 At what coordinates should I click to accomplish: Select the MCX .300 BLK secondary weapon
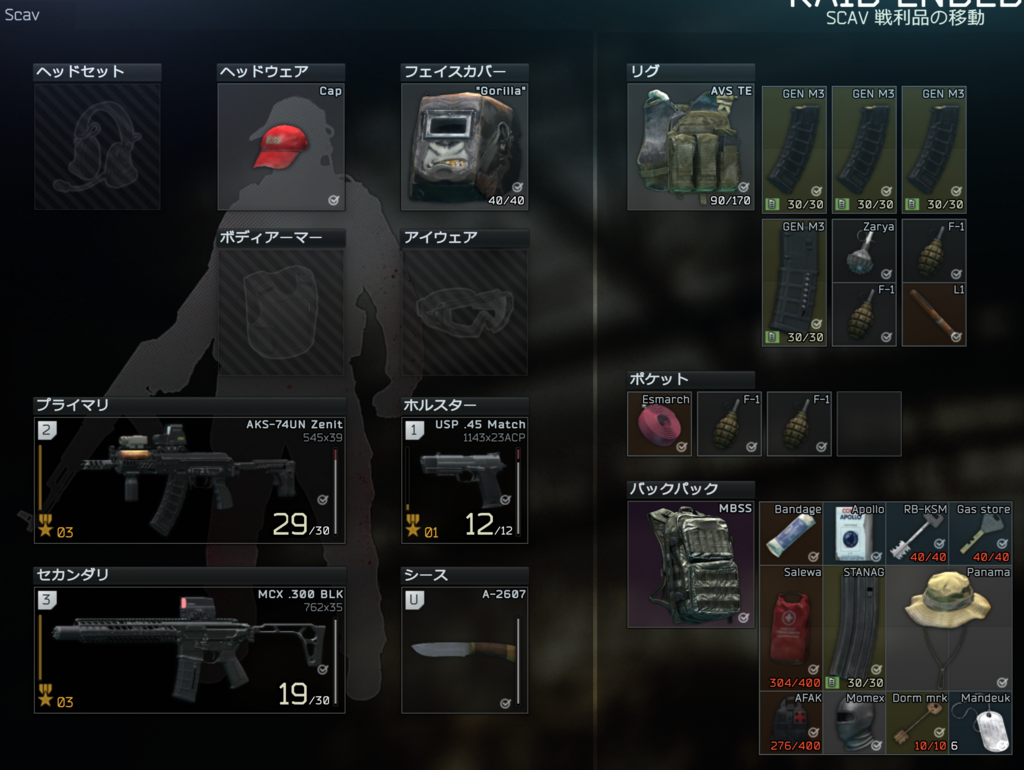tap(189, 649)
